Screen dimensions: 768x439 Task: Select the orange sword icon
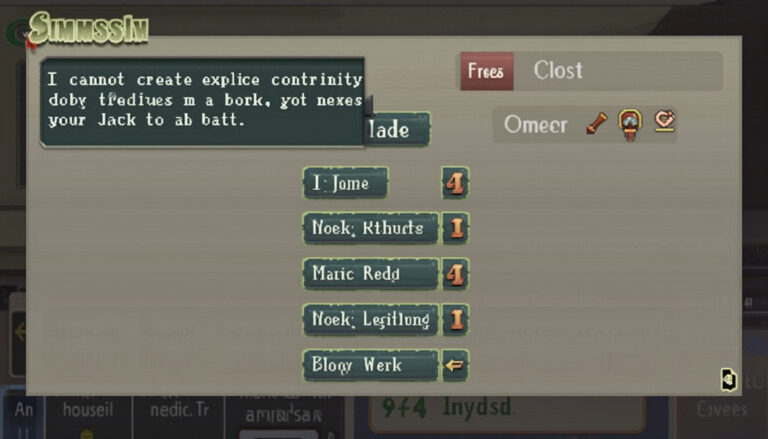point(597,124)
